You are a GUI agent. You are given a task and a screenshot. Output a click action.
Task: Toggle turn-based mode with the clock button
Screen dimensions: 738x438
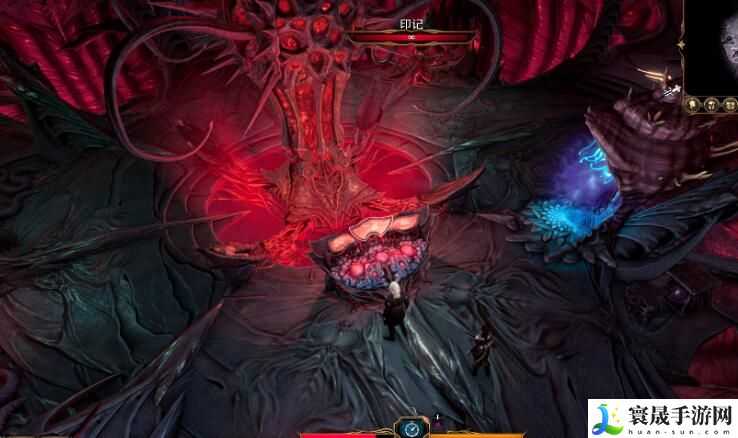tap(411, 428)
